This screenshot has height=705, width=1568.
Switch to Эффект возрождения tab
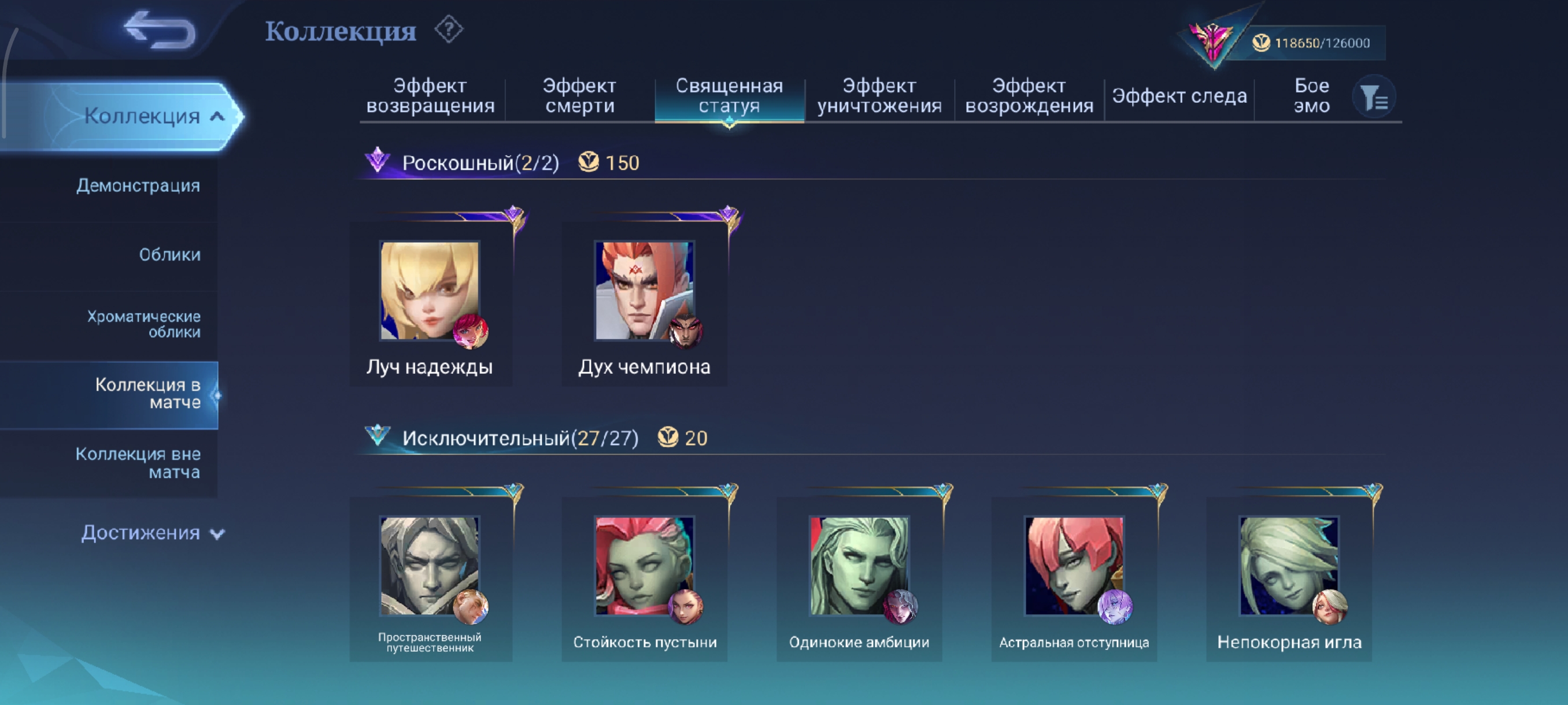[1029, 96]
